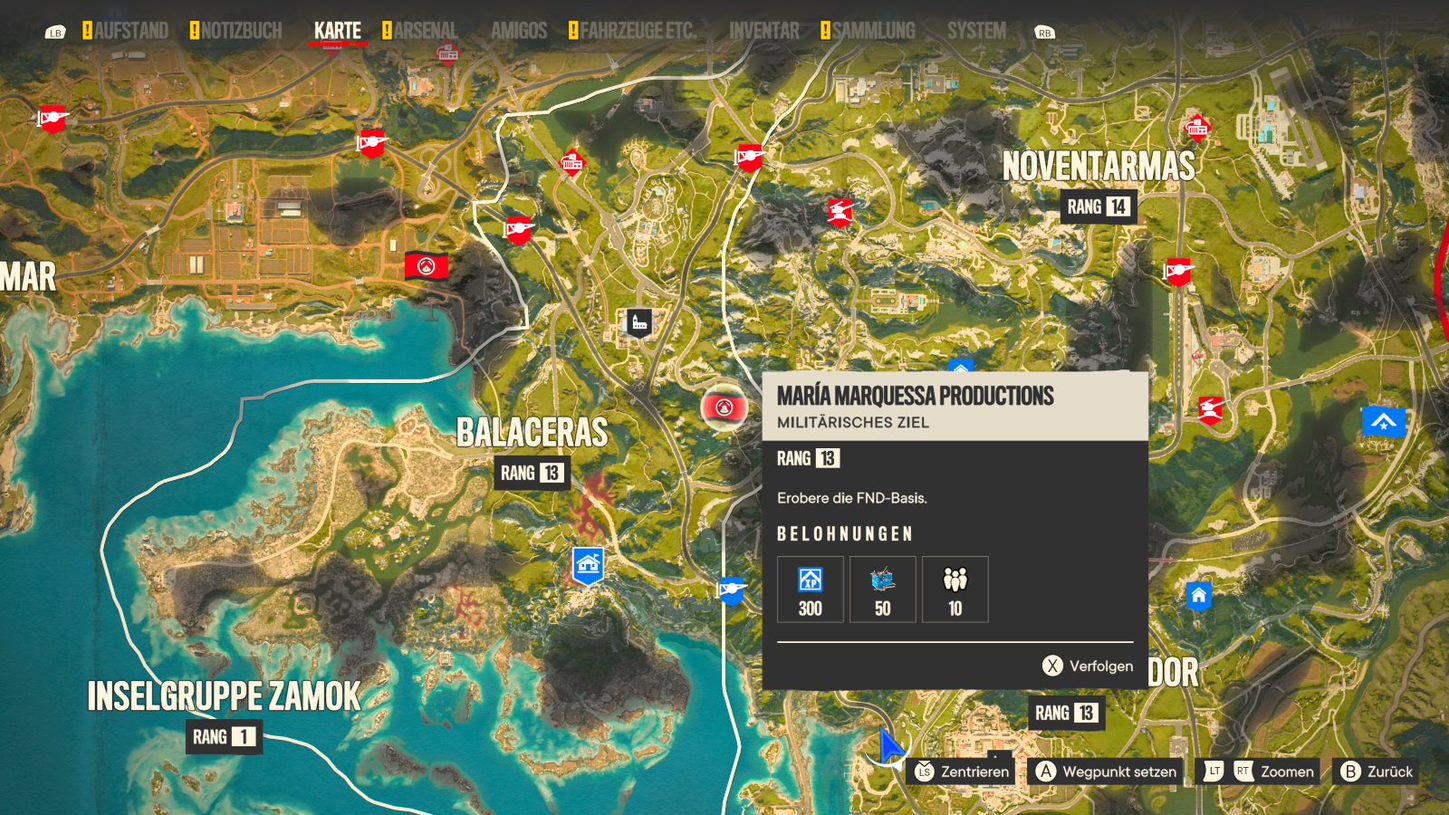Click the recruits reward icon showing 10

[x=955, y=588]
